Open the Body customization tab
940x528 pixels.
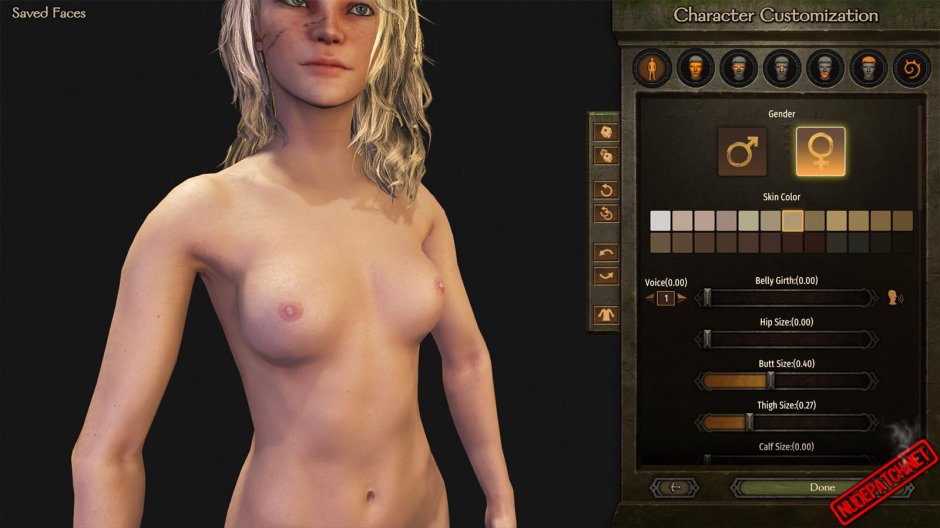tap(651, 69)
